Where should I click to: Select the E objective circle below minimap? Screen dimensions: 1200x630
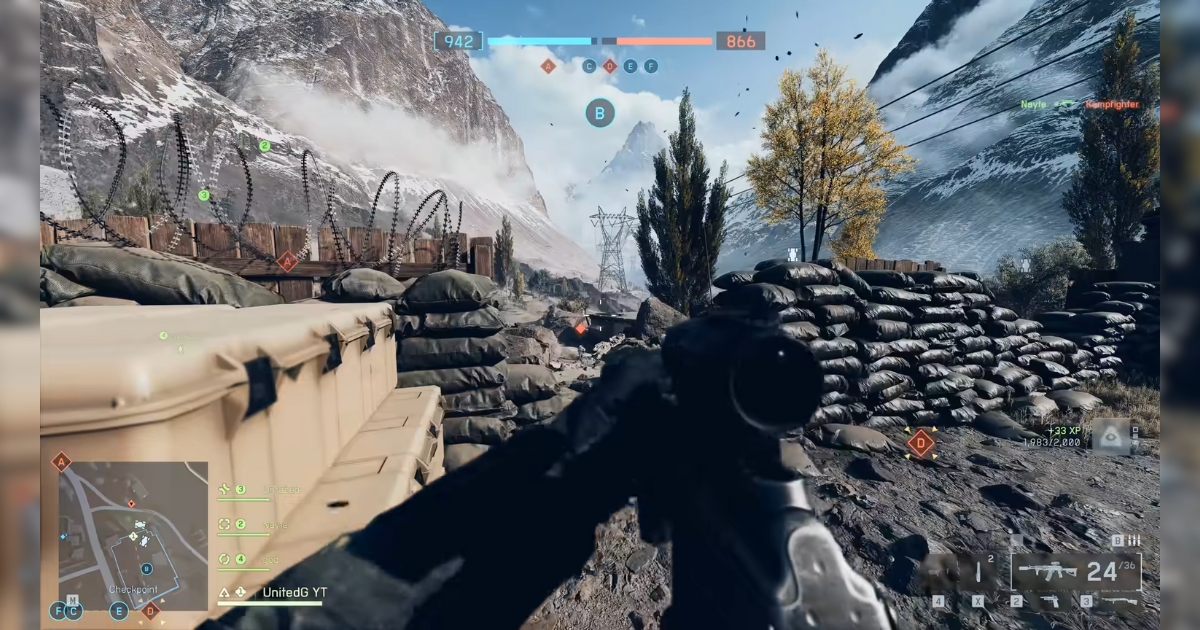[x=119, y=610]
